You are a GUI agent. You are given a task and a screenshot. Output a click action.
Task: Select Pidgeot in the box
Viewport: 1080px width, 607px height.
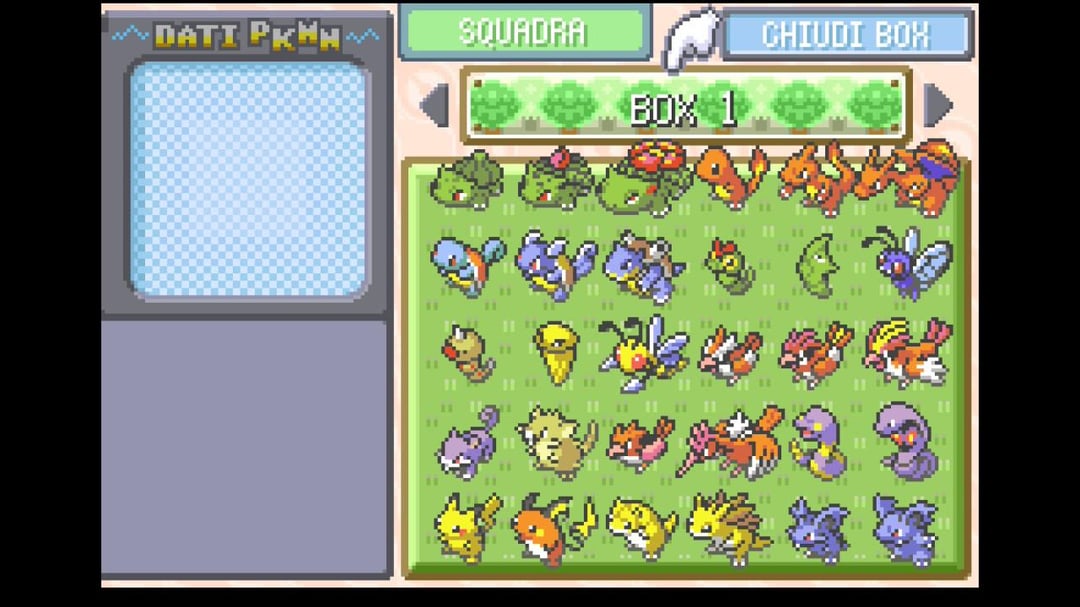[906, 352]
